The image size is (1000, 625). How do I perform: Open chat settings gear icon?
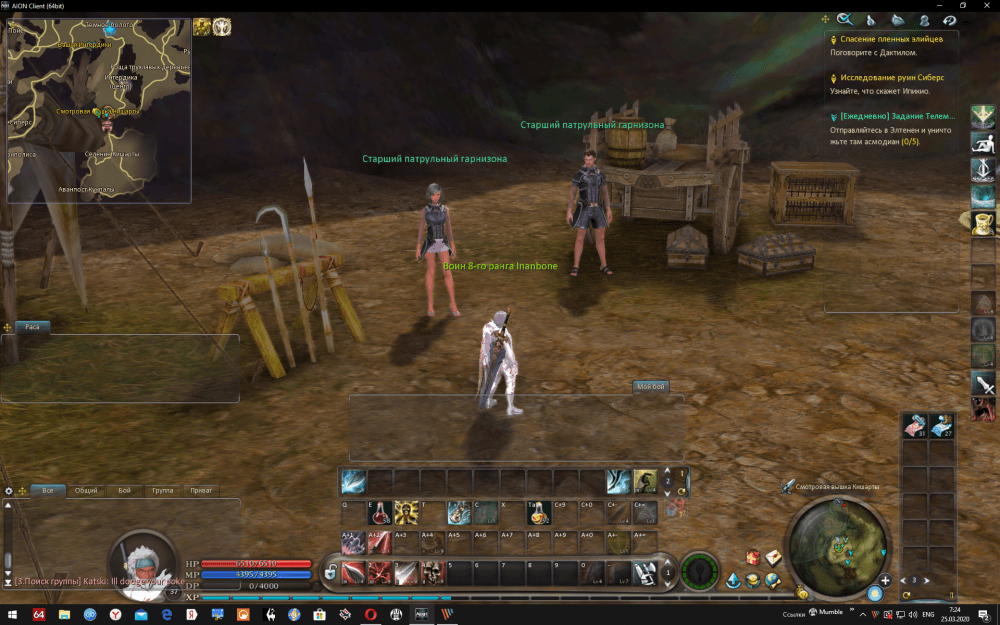(x=9, y=491)
